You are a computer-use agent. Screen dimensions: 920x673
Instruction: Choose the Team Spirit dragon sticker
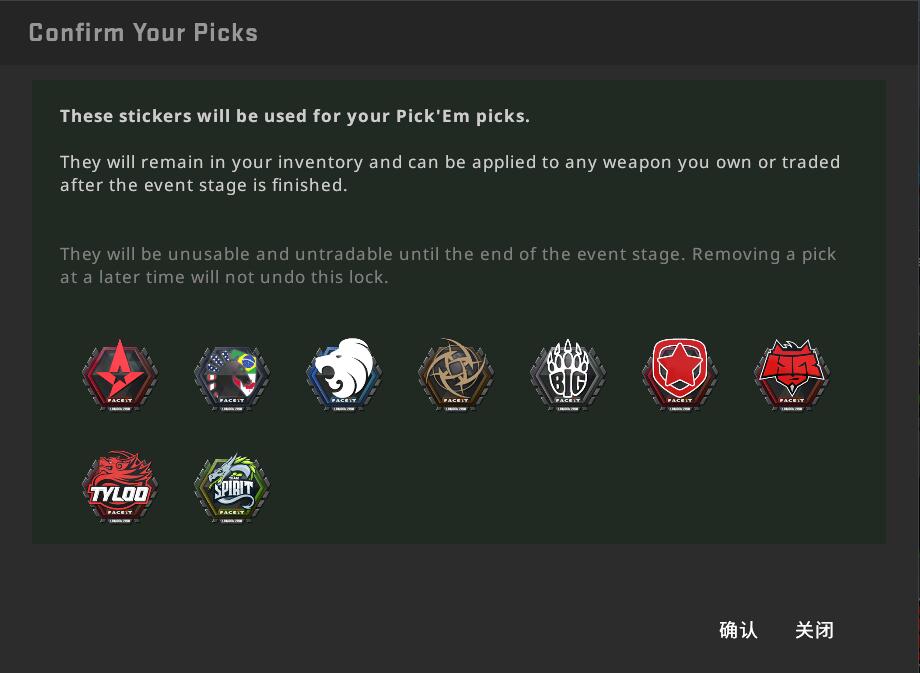coord(232,488)
